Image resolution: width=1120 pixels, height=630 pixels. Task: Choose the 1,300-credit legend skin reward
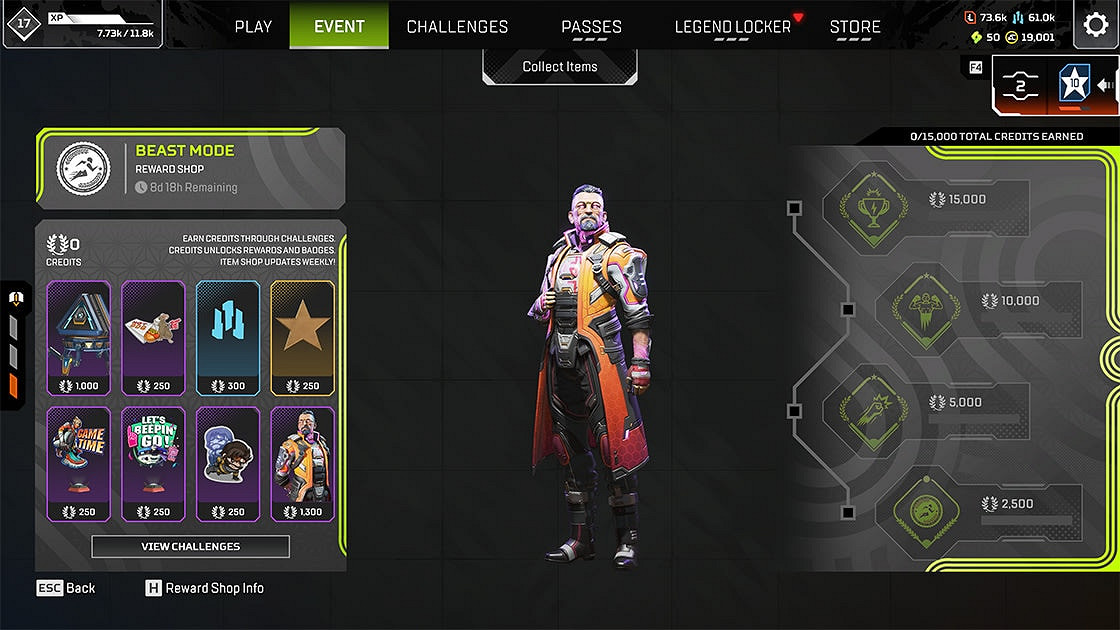(x=303, y=464)
